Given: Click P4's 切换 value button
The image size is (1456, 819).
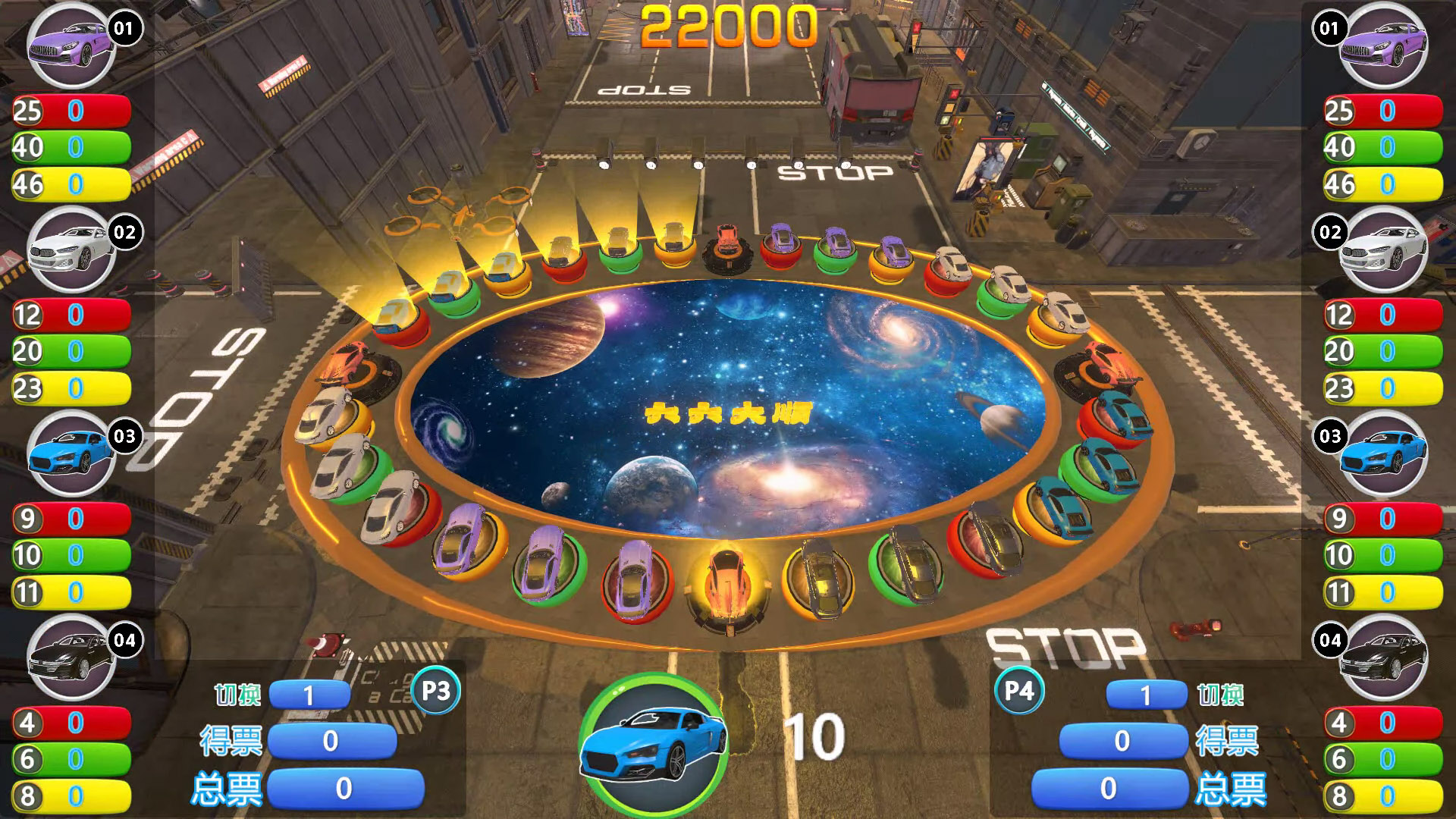Looking at the screenshot, I should [x=1146, y=695].
